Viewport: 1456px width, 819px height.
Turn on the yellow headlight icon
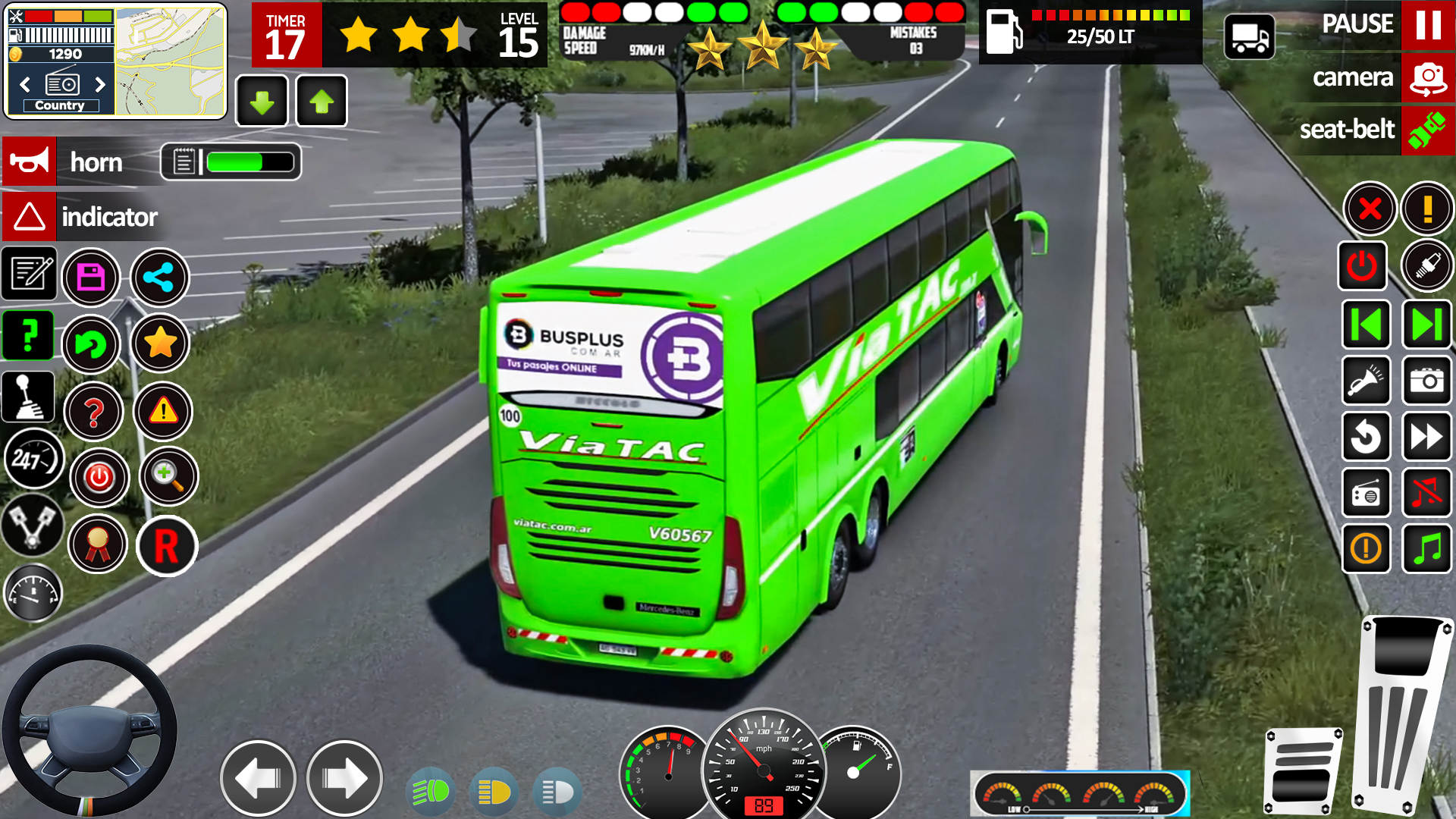pyautogui.click(x=494, y=792)
